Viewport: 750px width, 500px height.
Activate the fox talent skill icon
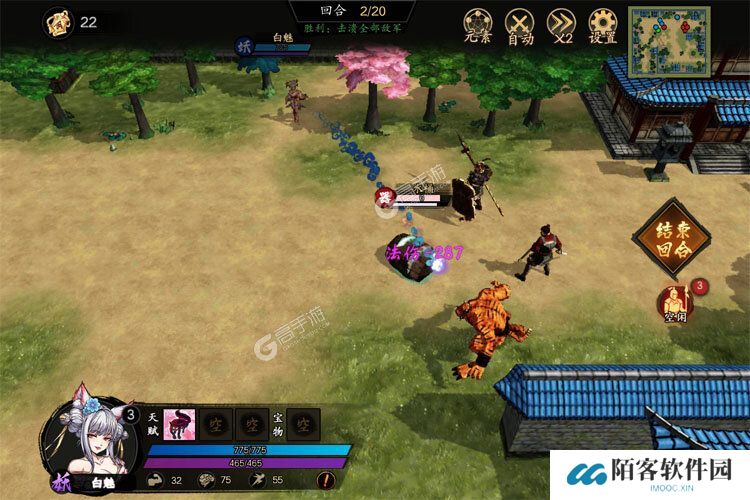[x=178, y=424]
